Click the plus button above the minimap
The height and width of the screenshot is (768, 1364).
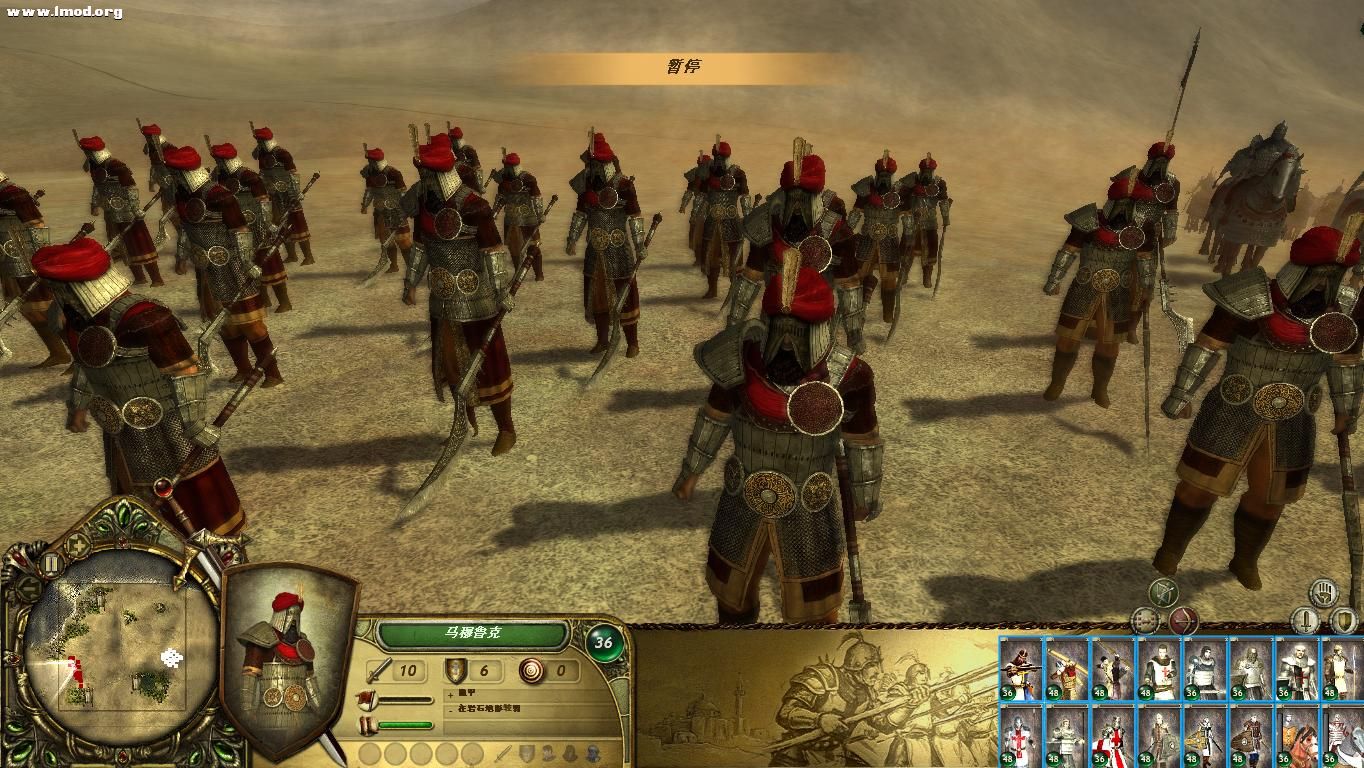tap(77, 545)
